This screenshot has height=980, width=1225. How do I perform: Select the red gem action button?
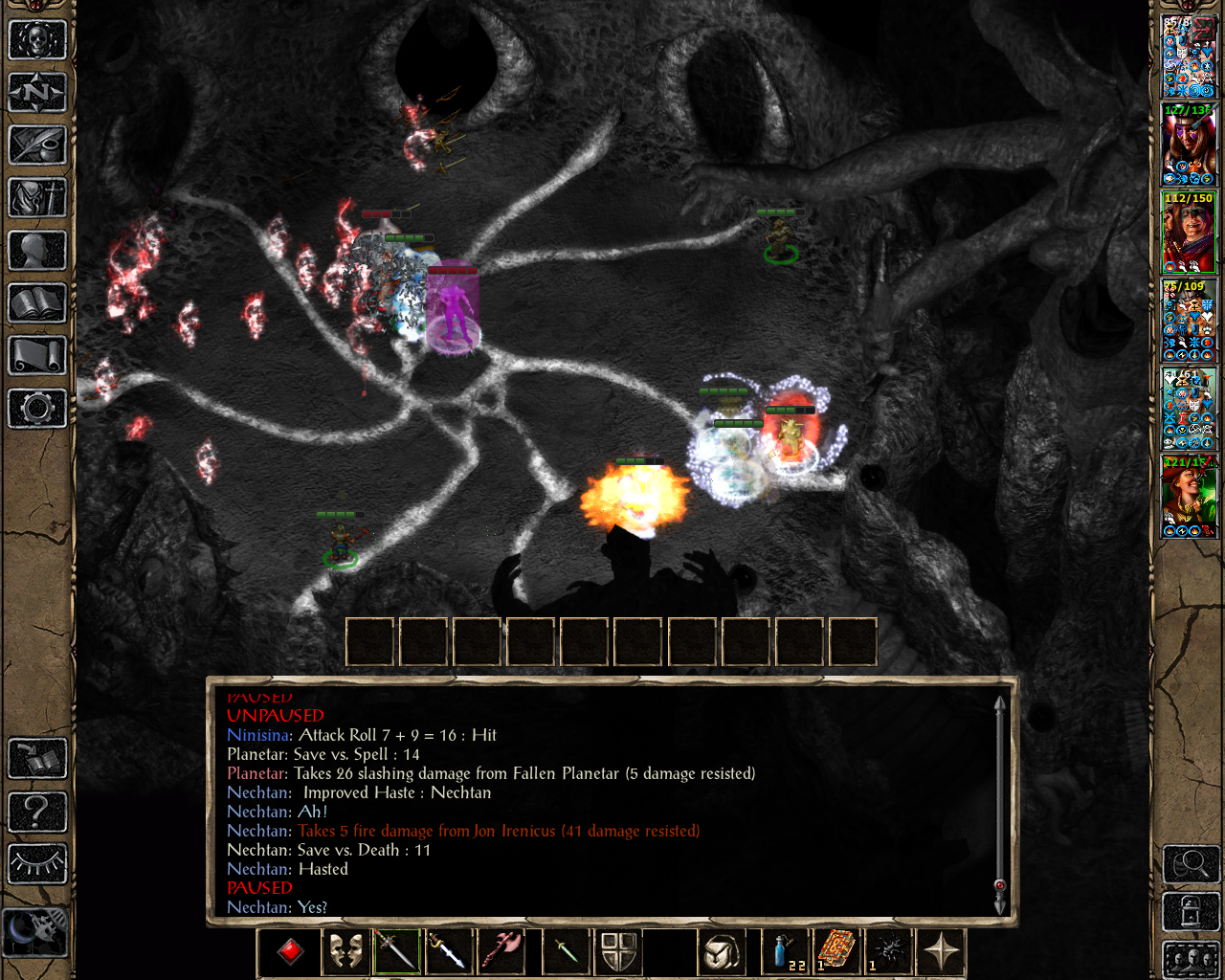(291, 951)
